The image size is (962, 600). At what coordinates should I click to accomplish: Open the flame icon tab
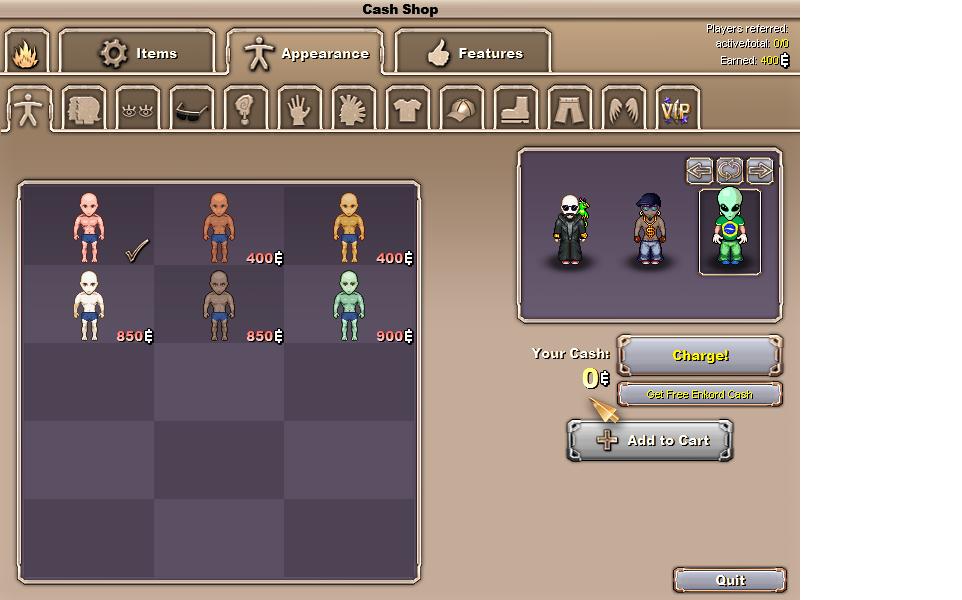click(x=25, y=53)
